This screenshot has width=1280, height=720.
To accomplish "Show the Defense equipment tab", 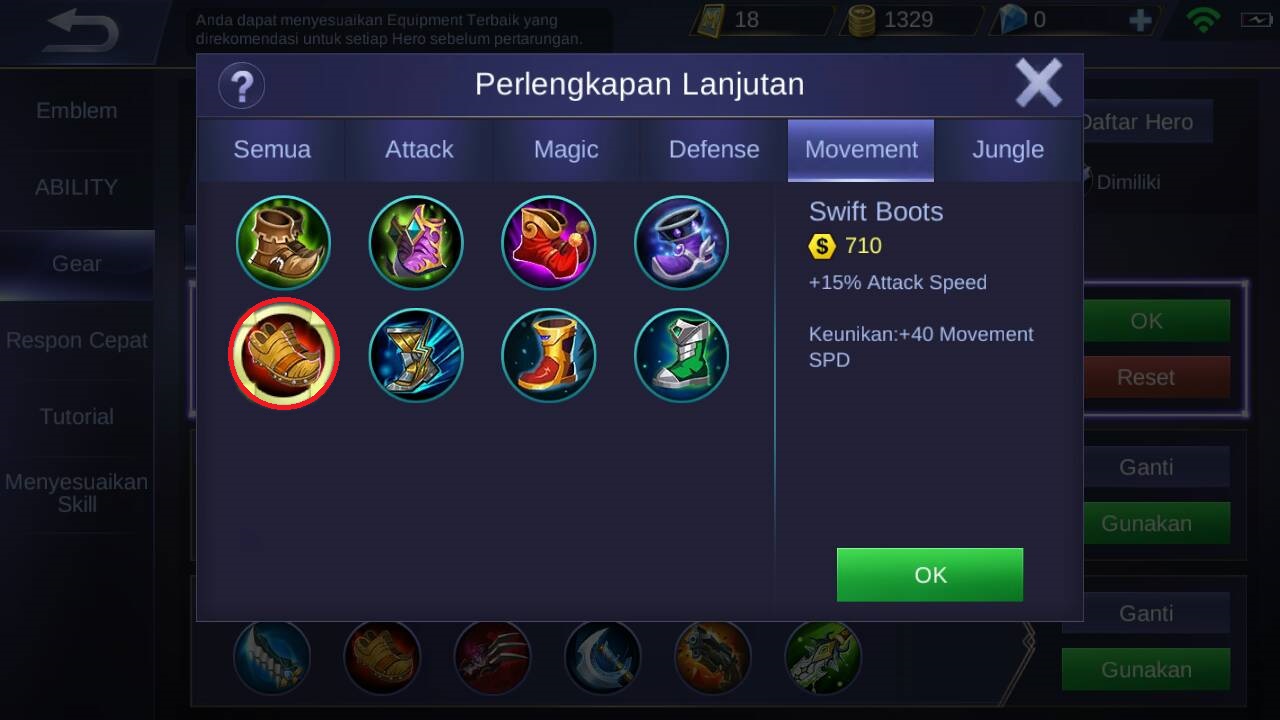I will 714,150.
